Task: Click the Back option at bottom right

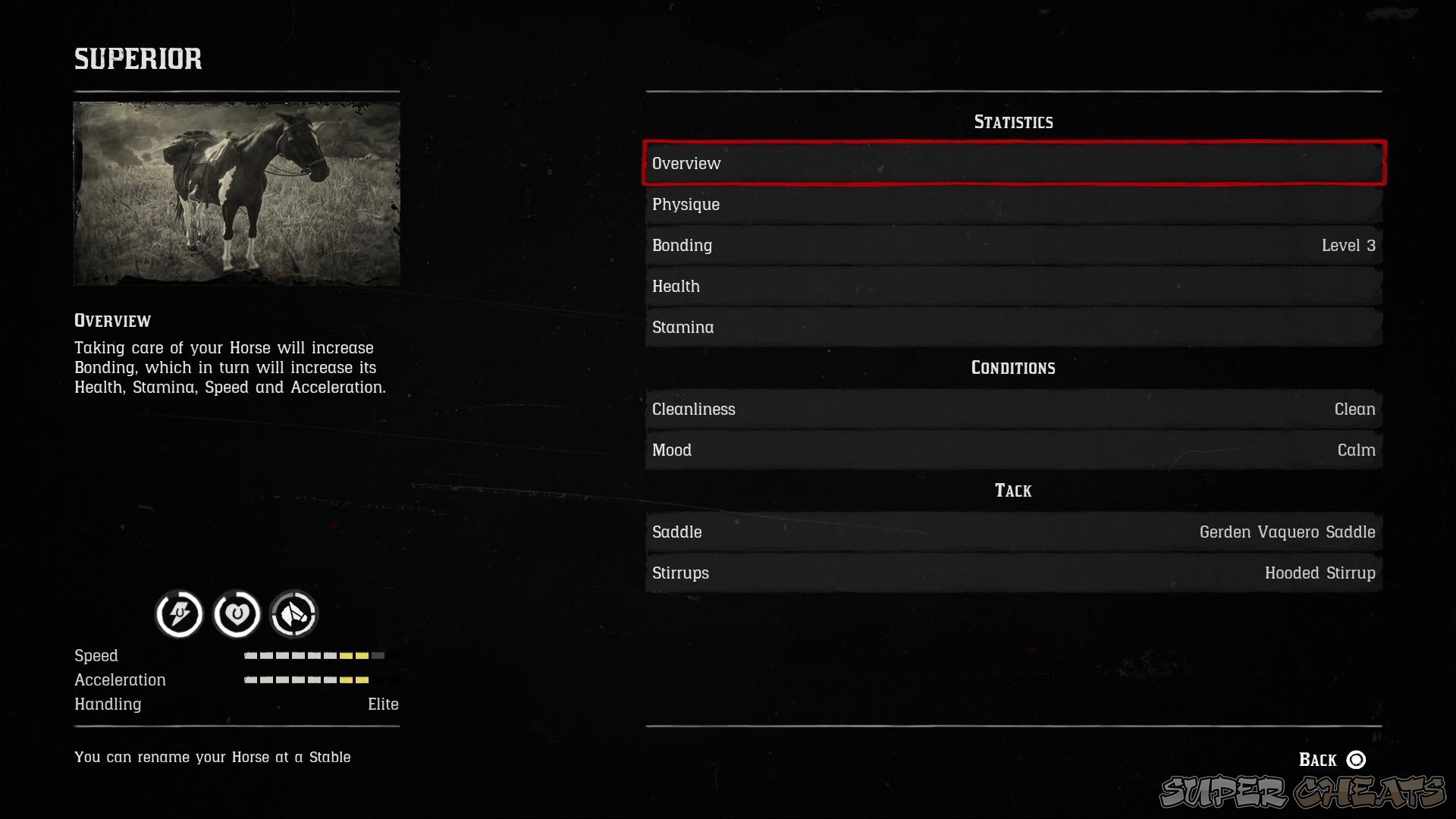Action: (x=1317, y=759)
